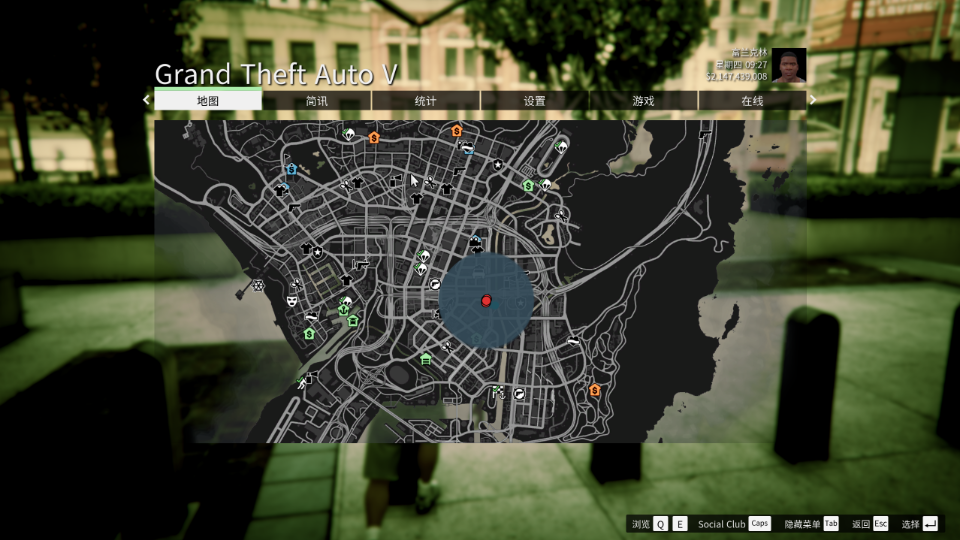Image resolution: width=960 pixels, height=540 pixels.
Task: Open the 统计 tab
Action: click(426, 101)
